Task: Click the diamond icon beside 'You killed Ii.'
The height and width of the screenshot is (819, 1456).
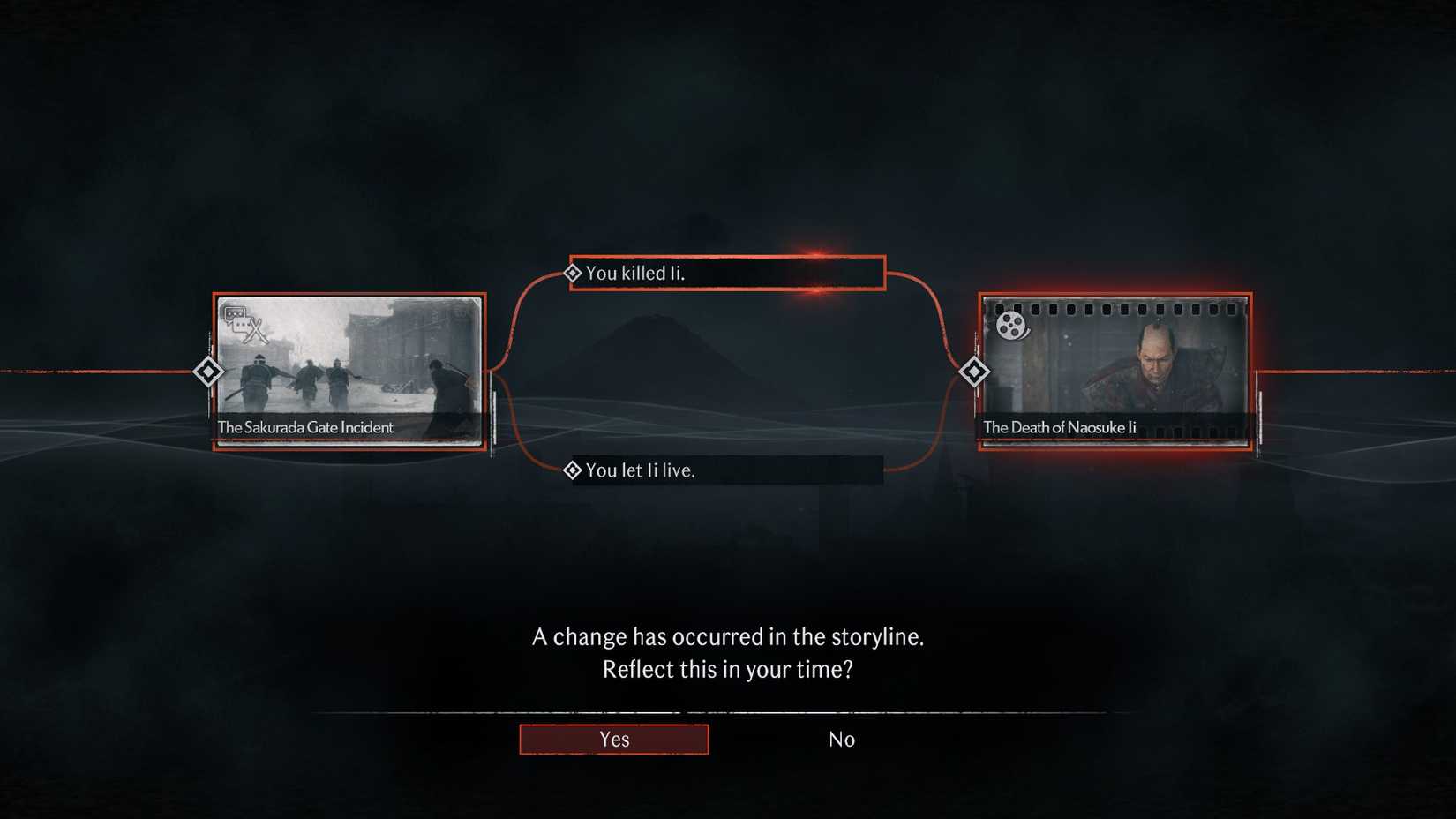Action: click(x=574, y=273)
